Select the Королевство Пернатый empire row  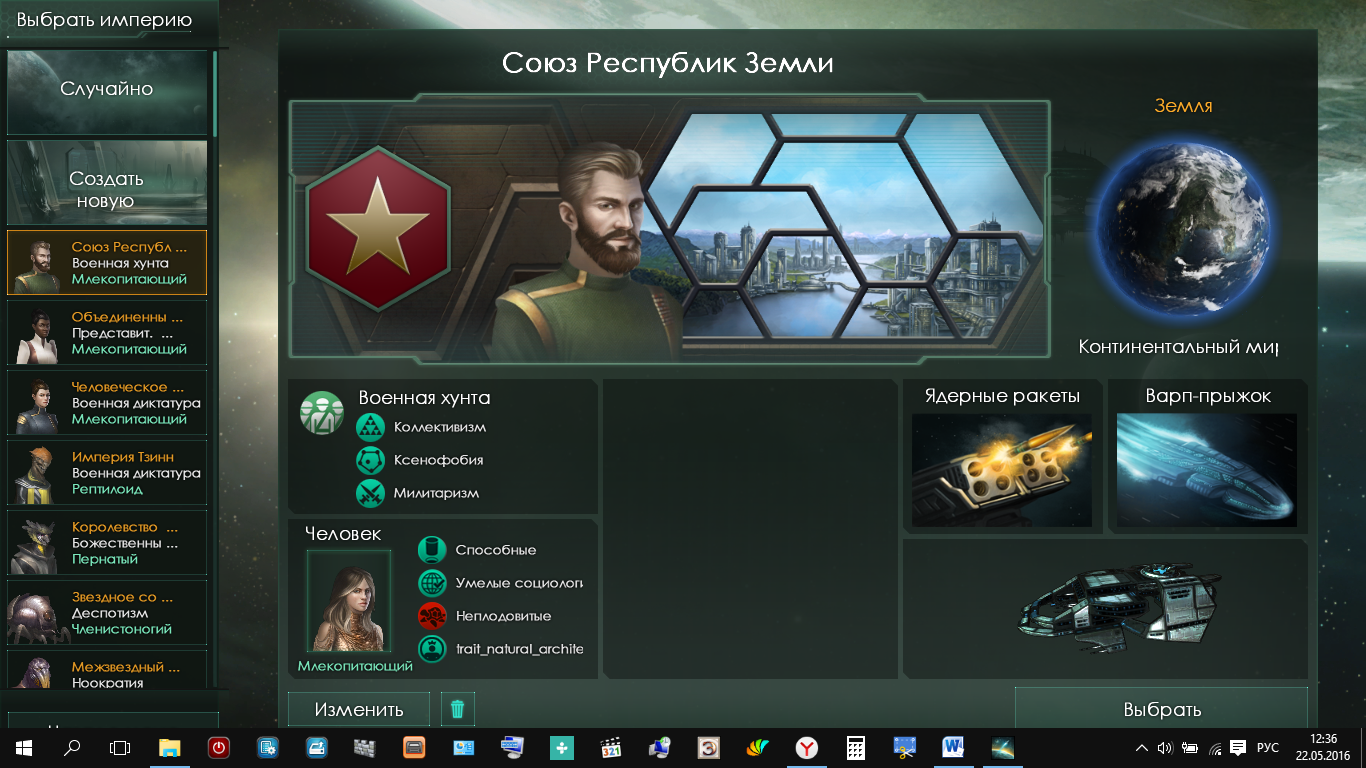pyautogui.click(x=107, y=543)
